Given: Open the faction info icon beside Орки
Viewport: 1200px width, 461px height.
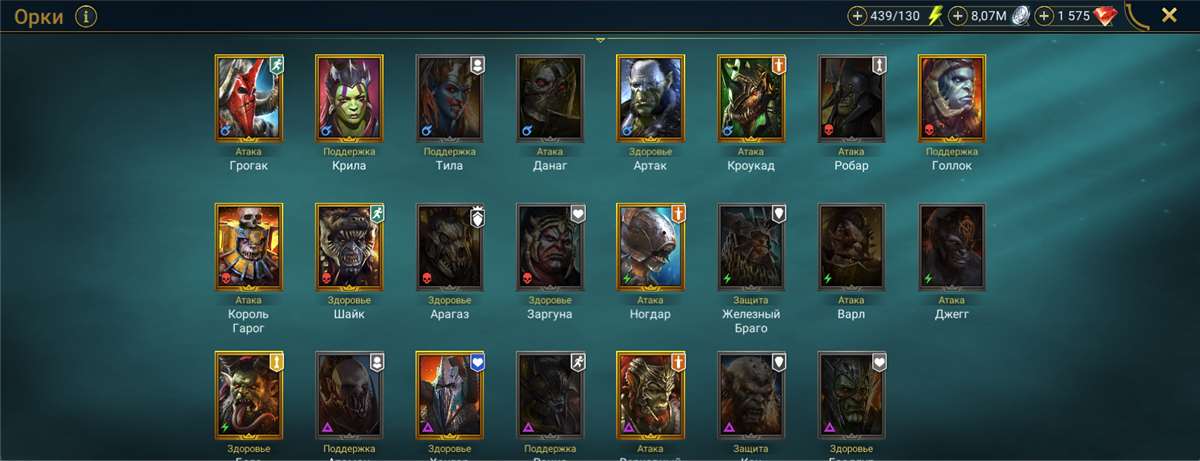Looking at the screenshot, I should (x=86, y=16).
